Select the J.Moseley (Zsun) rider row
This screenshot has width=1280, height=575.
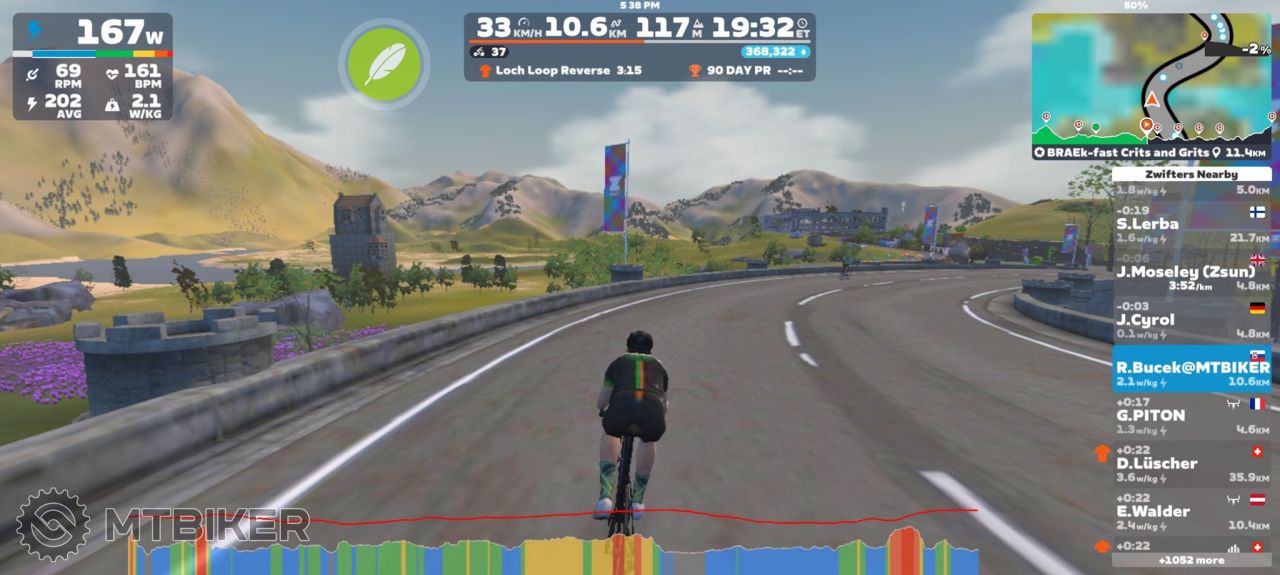[1191, 273]
